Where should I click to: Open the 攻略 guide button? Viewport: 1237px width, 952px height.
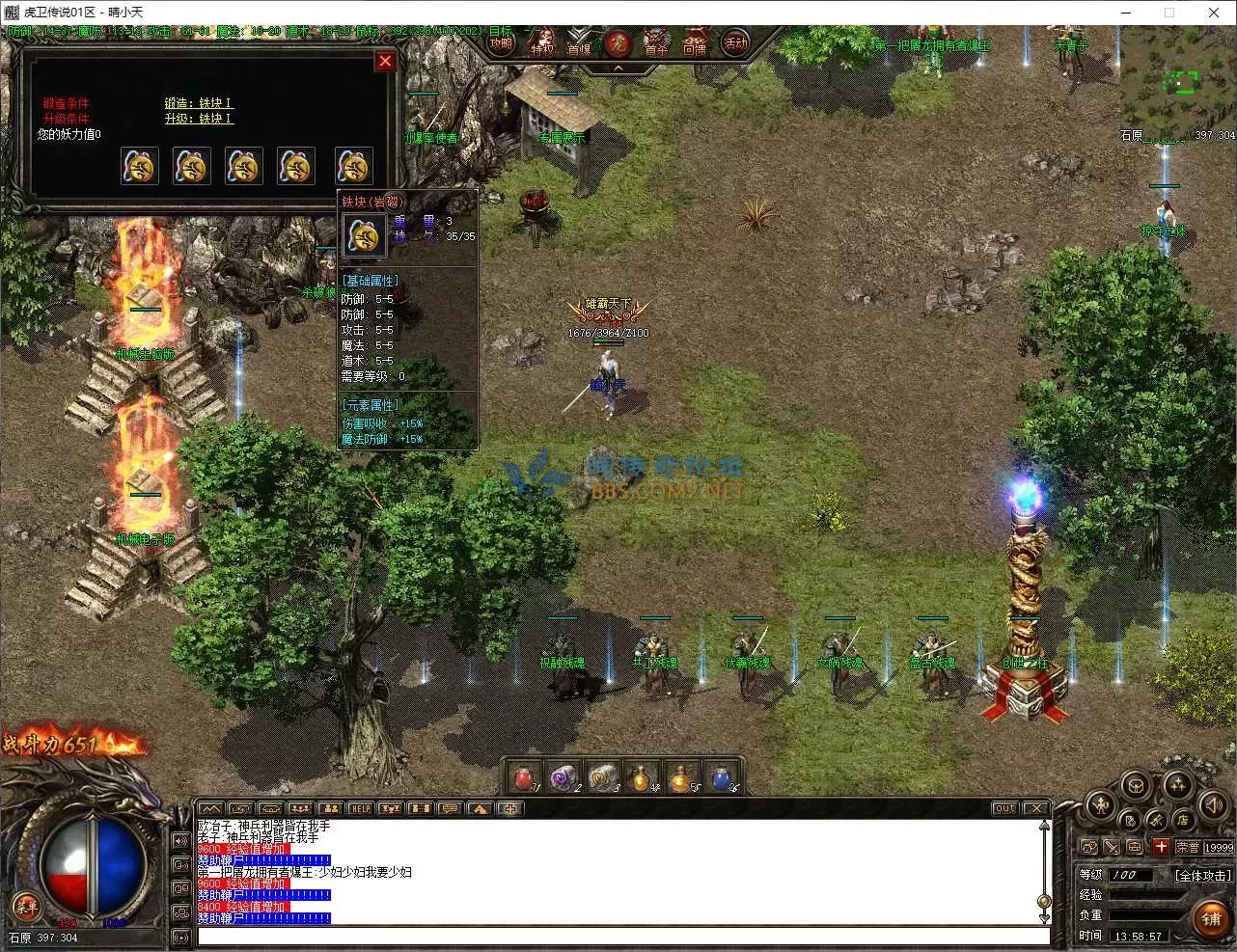(x=501, y=43)
